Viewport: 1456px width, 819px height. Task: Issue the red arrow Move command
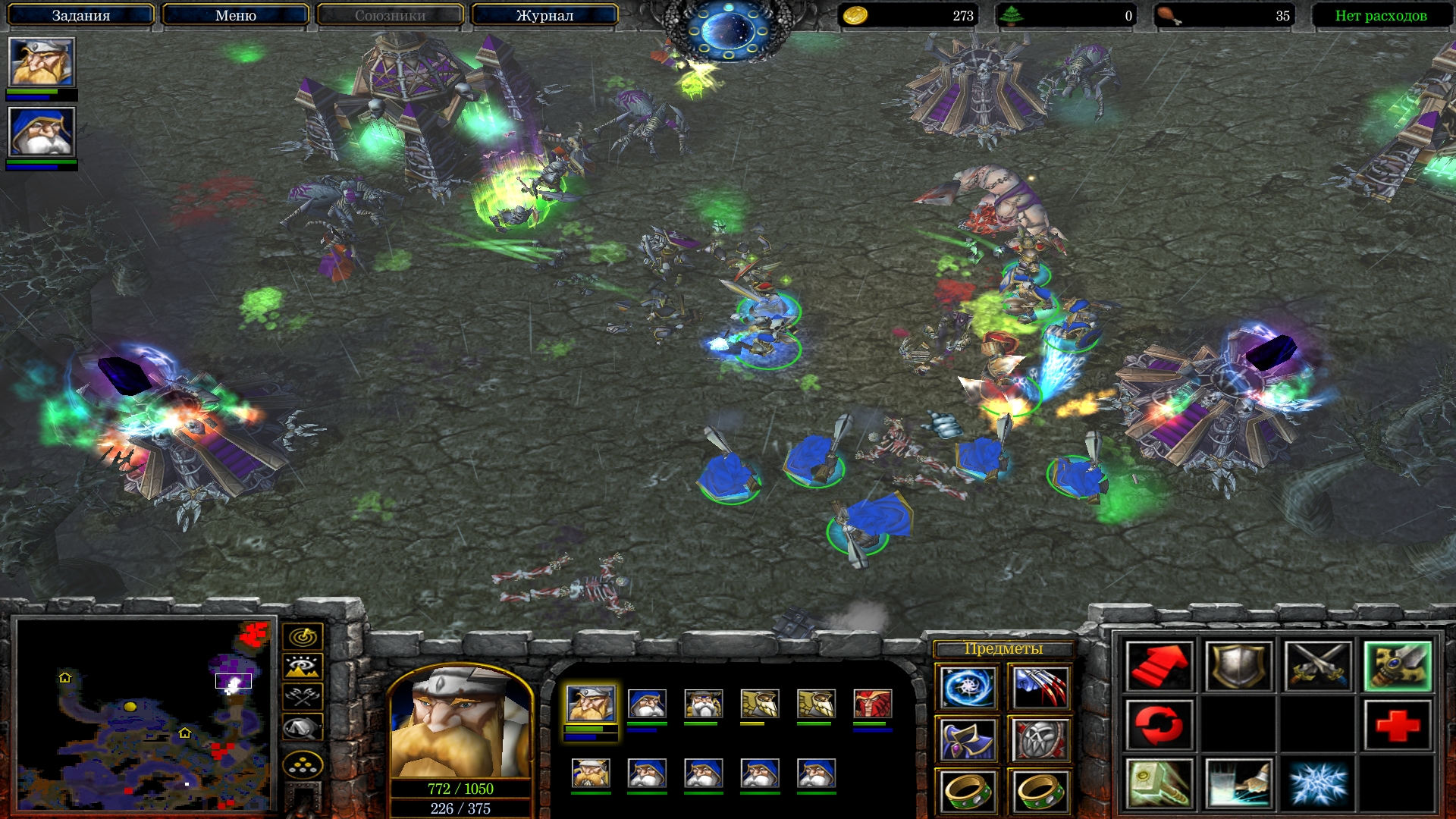coord(1159,667)
